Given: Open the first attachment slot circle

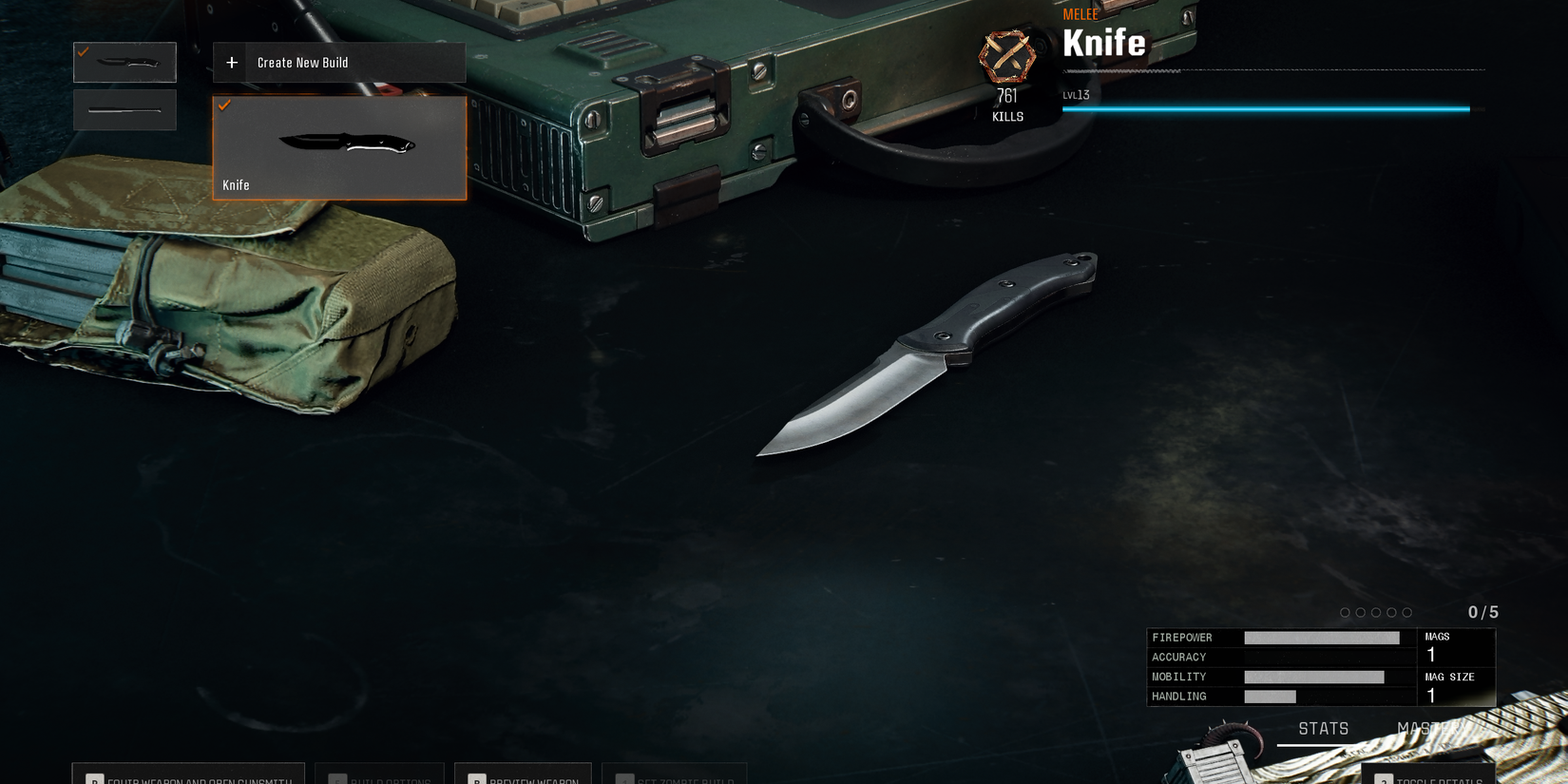Looking at the screenshot, I should pyautogui.click(x=1344, y=613).
